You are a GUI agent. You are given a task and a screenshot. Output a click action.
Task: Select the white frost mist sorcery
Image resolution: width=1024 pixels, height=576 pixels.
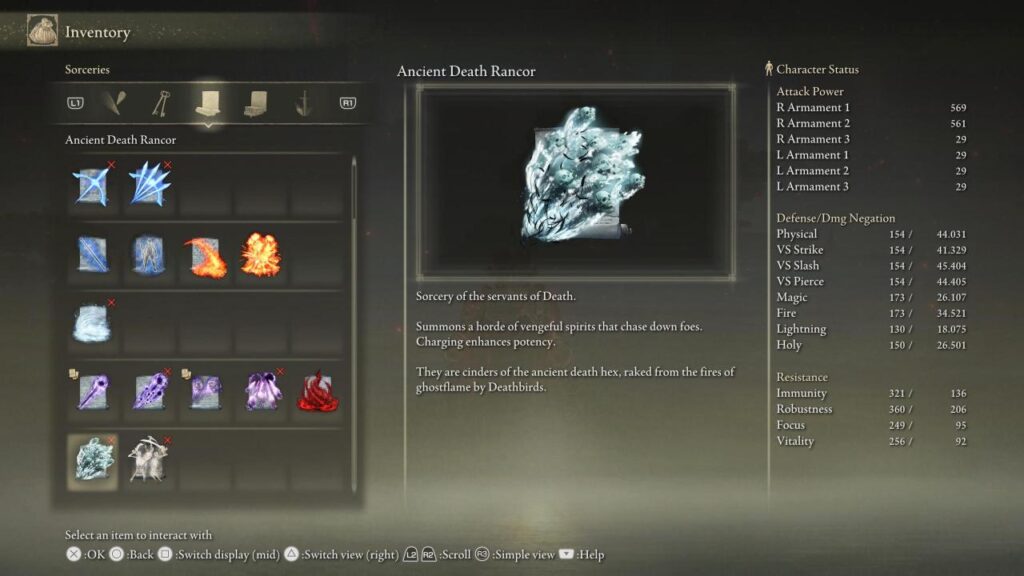[93, 323]
